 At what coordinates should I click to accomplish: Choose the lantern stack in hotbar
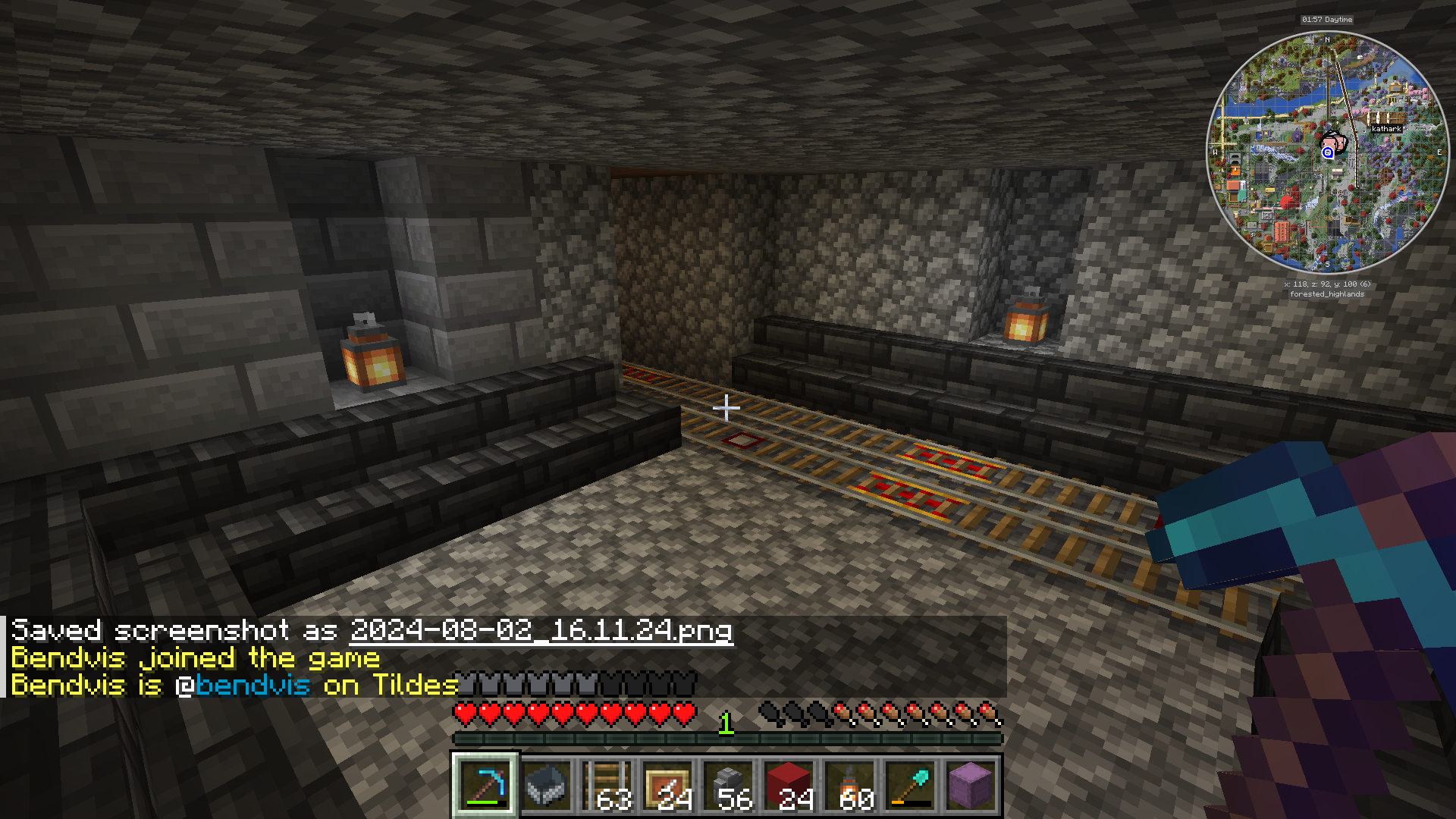tap(849, 785)
